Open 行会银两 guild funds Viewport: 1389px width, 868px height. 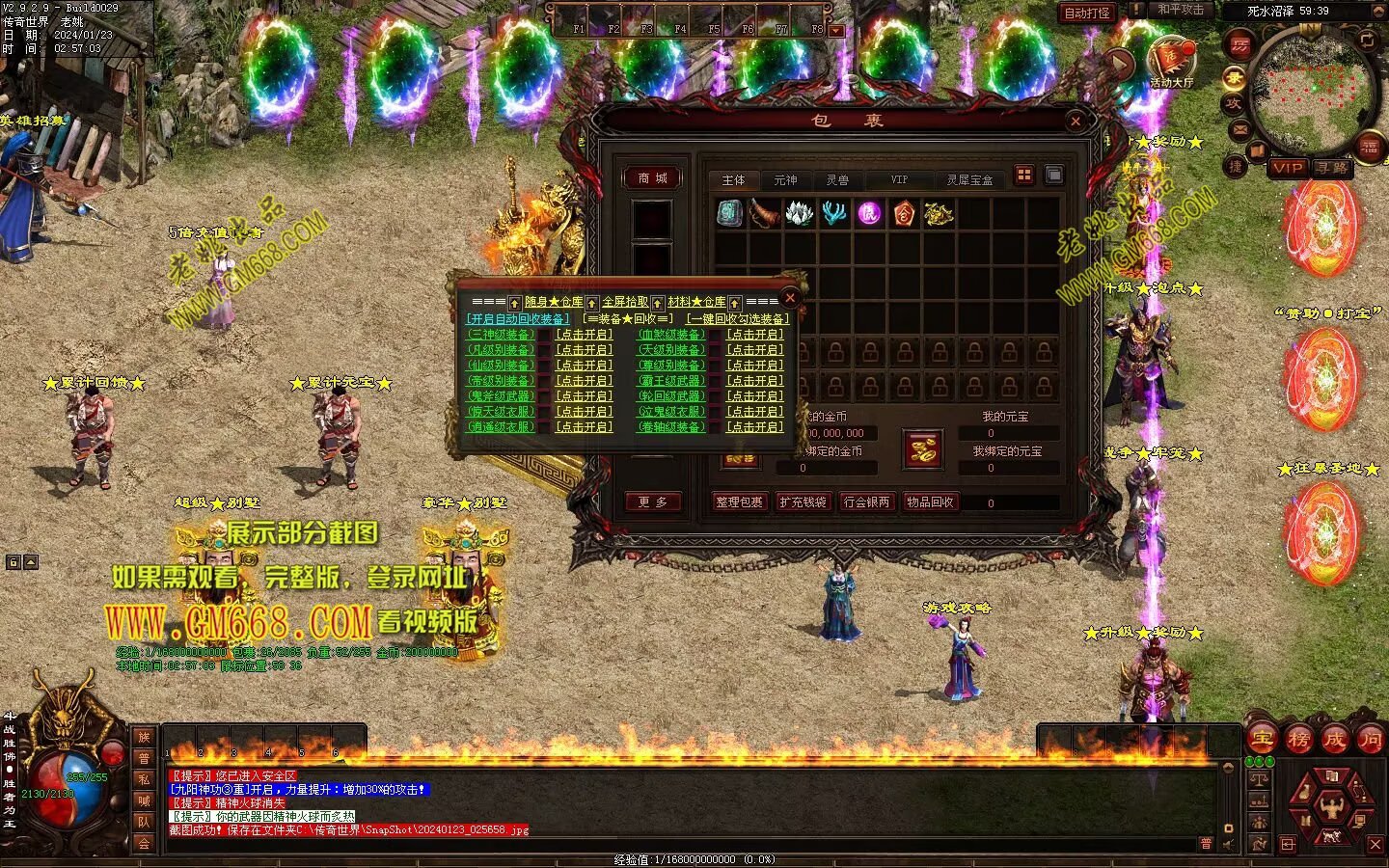click(866, 502)
